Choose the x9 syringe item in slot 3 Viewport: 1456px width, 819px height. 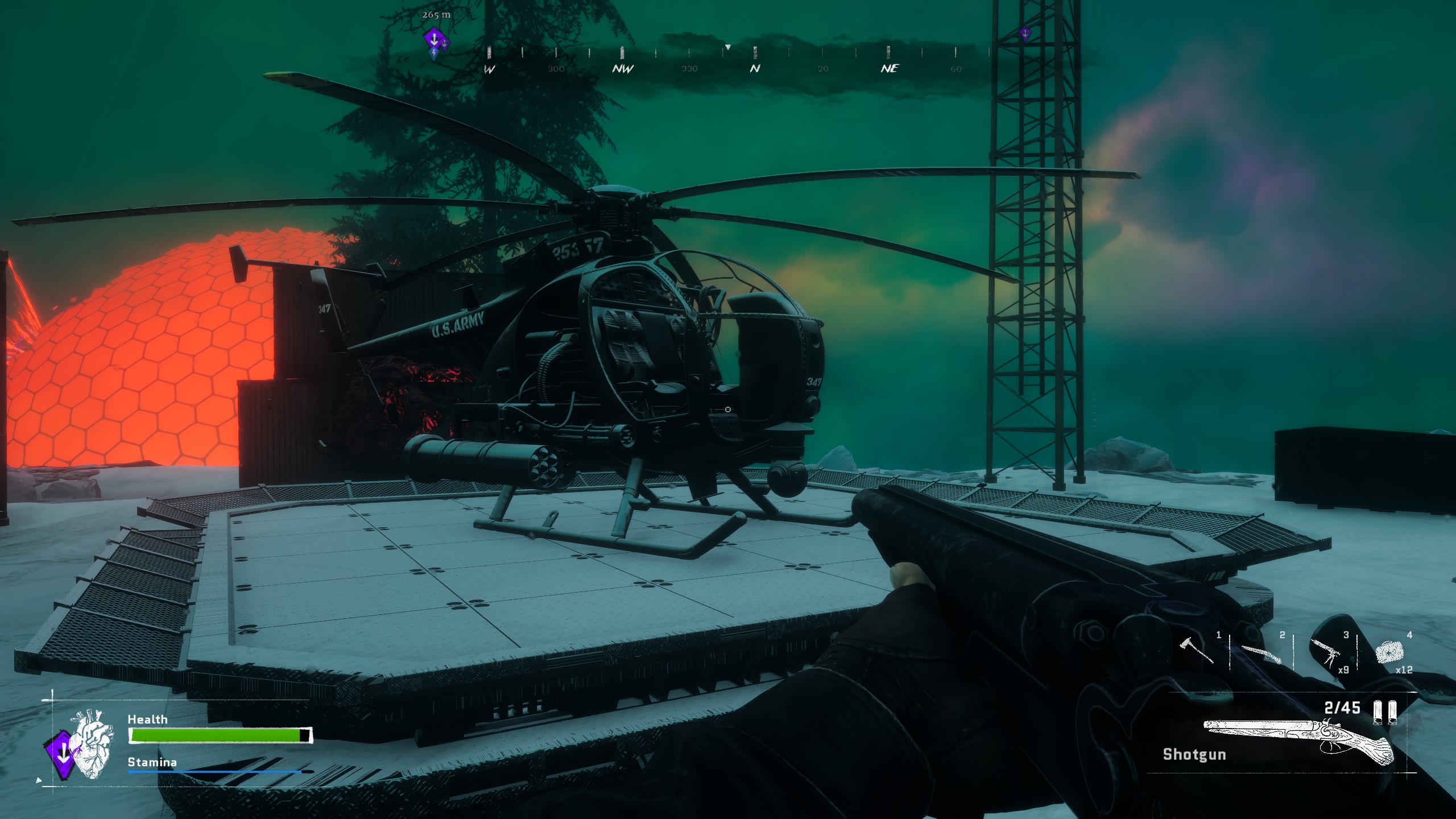1326,652
